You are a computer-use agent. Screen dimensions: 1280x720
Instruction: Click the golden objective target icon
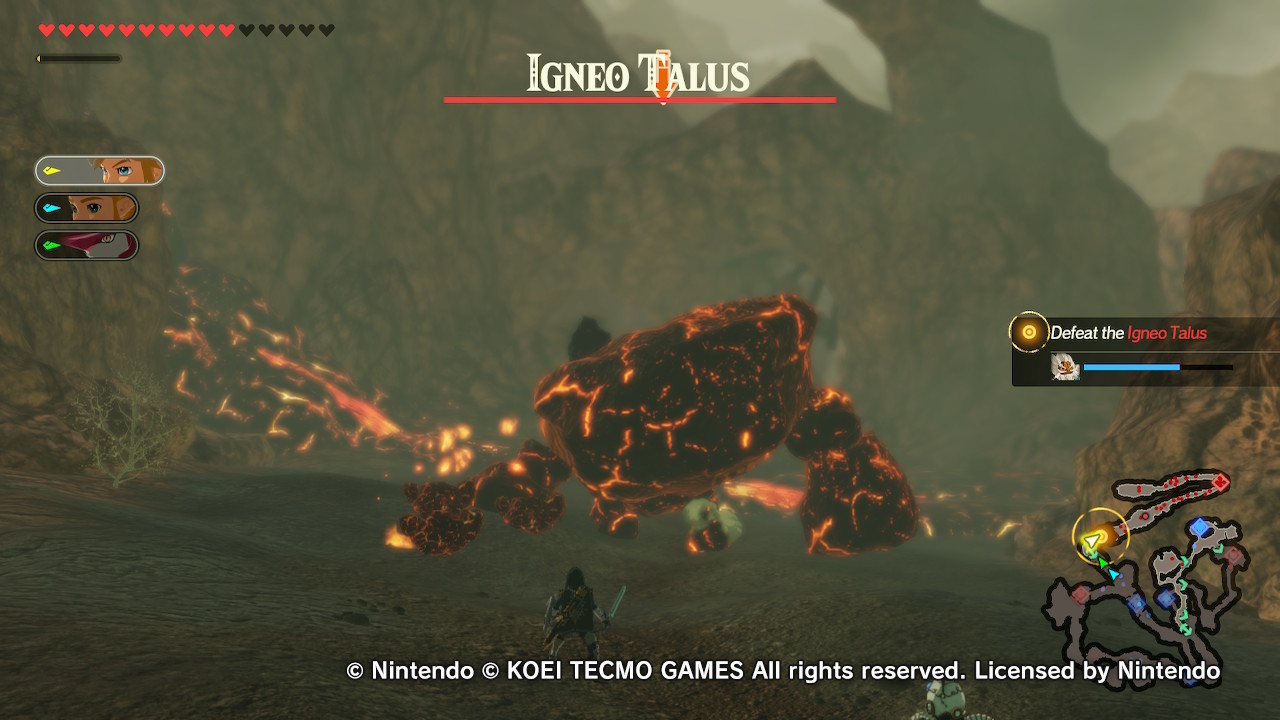tap(1028, 332)
